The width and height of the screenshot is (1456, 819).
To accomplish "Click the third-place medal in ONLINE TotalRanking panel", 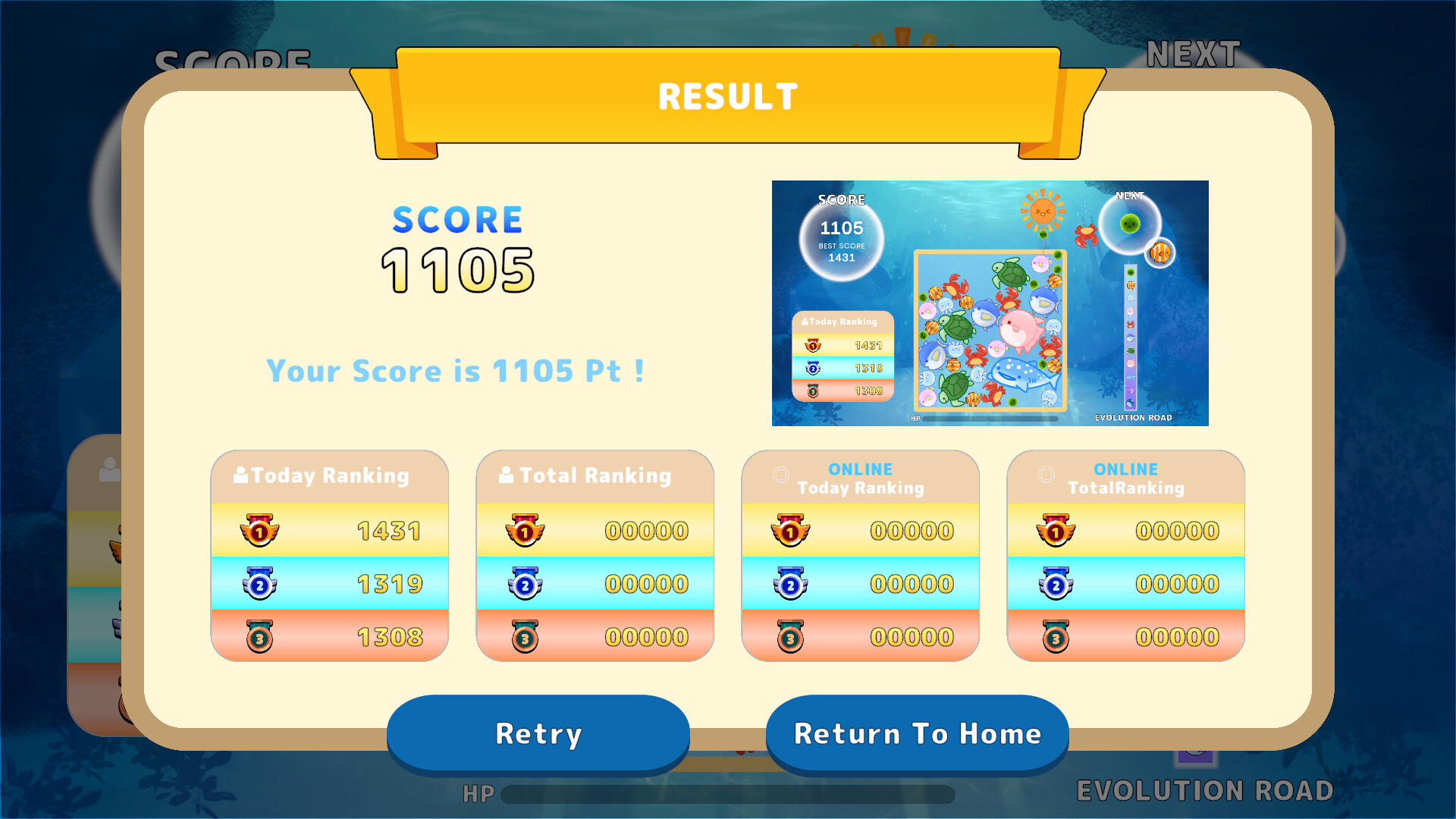I will pos(1056,637).
